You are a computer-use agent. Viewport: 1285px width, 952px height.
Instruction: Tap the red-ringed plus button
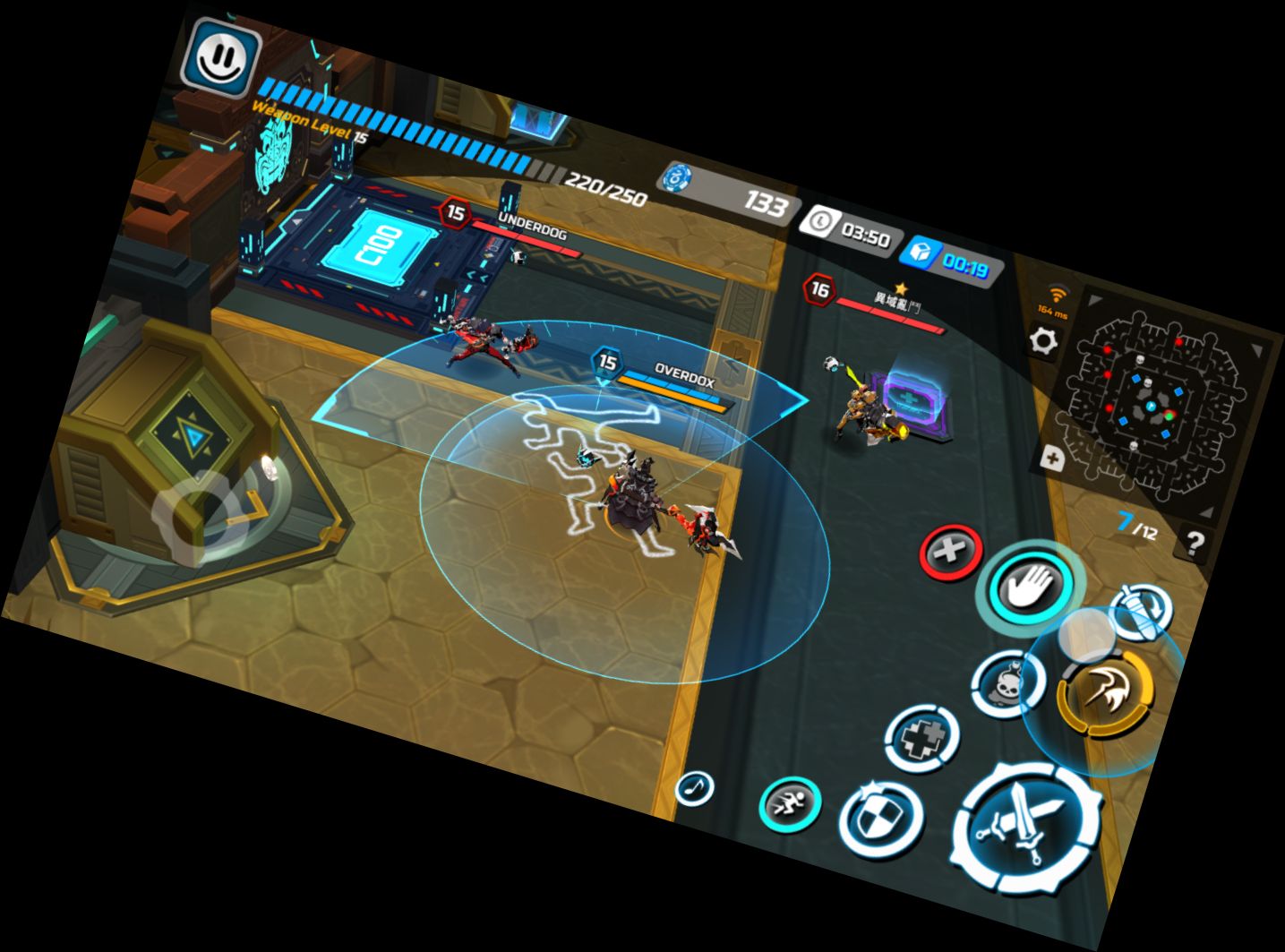pos(951,551)
